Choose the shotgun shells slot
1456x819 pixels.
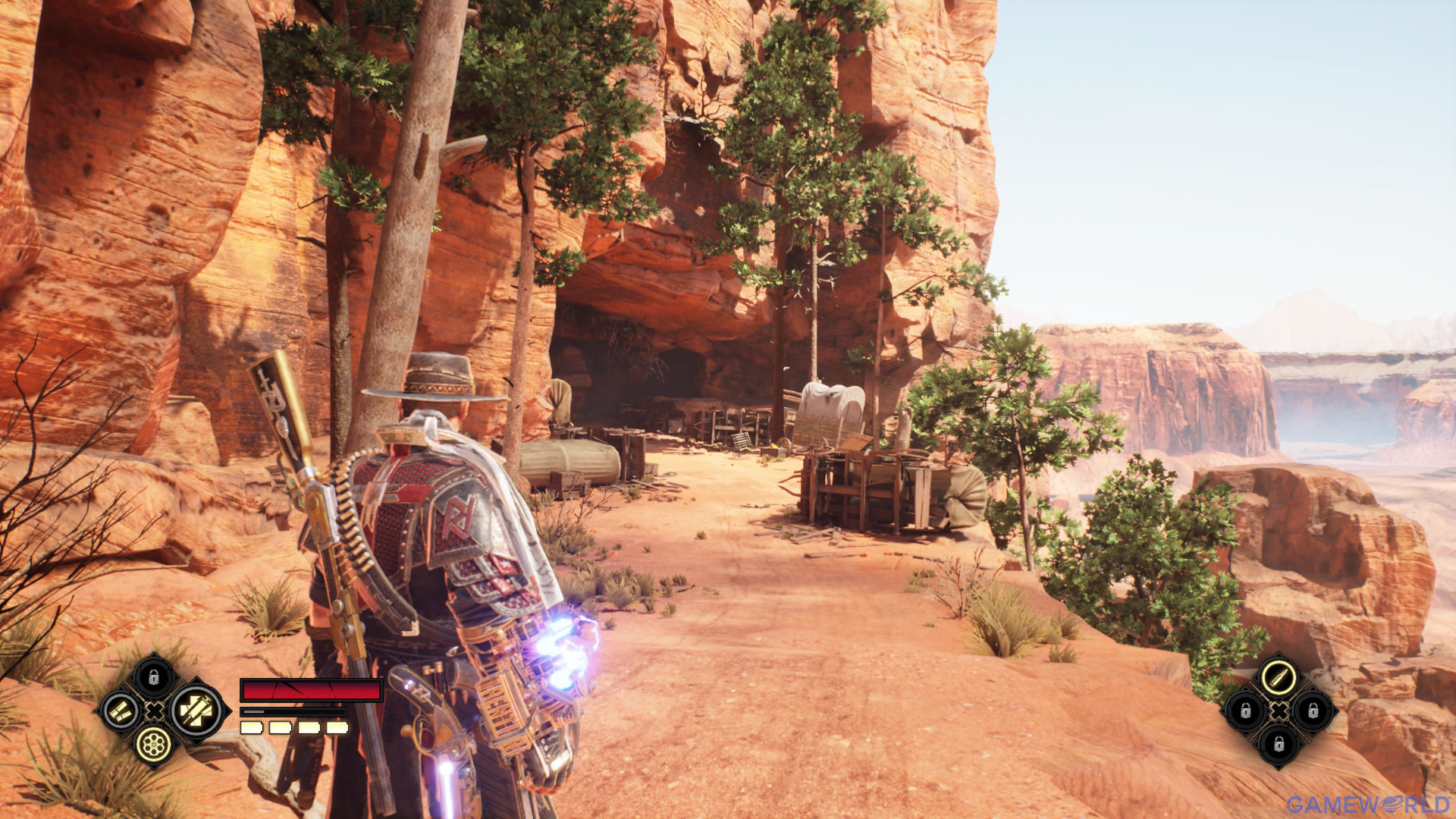121,711
